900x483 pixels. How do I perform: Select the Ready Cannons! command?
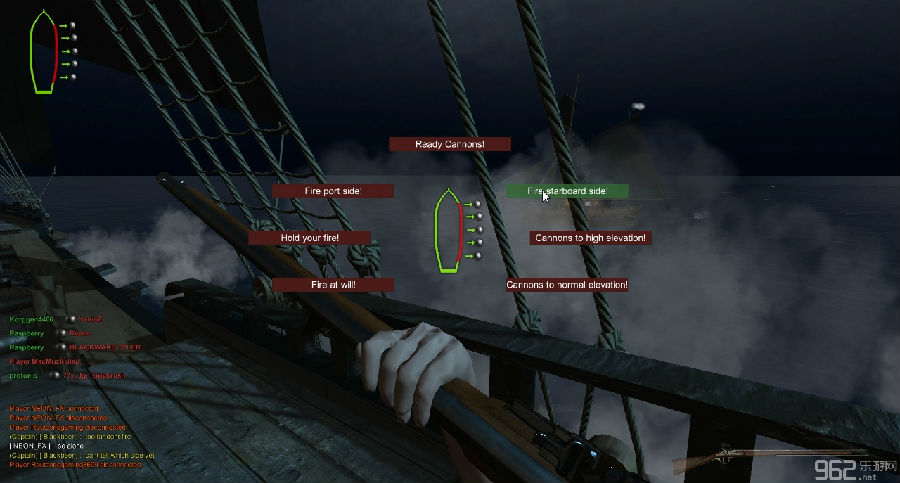[449, 144]
